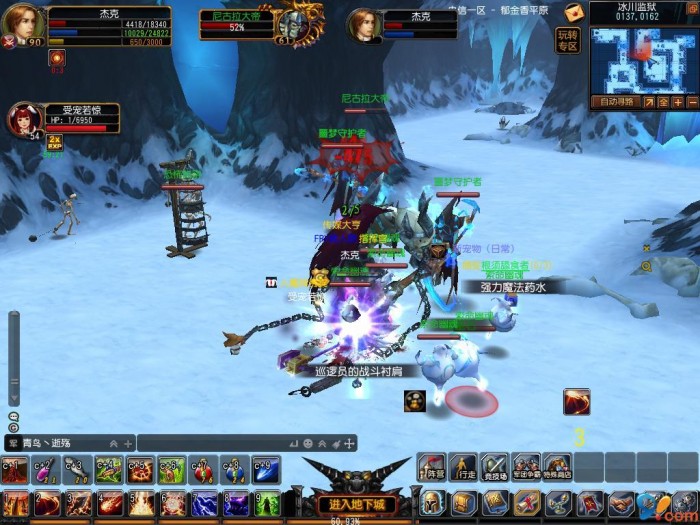Zoom out the minimap with minus button
700x525 pixels.
(692, 102)
